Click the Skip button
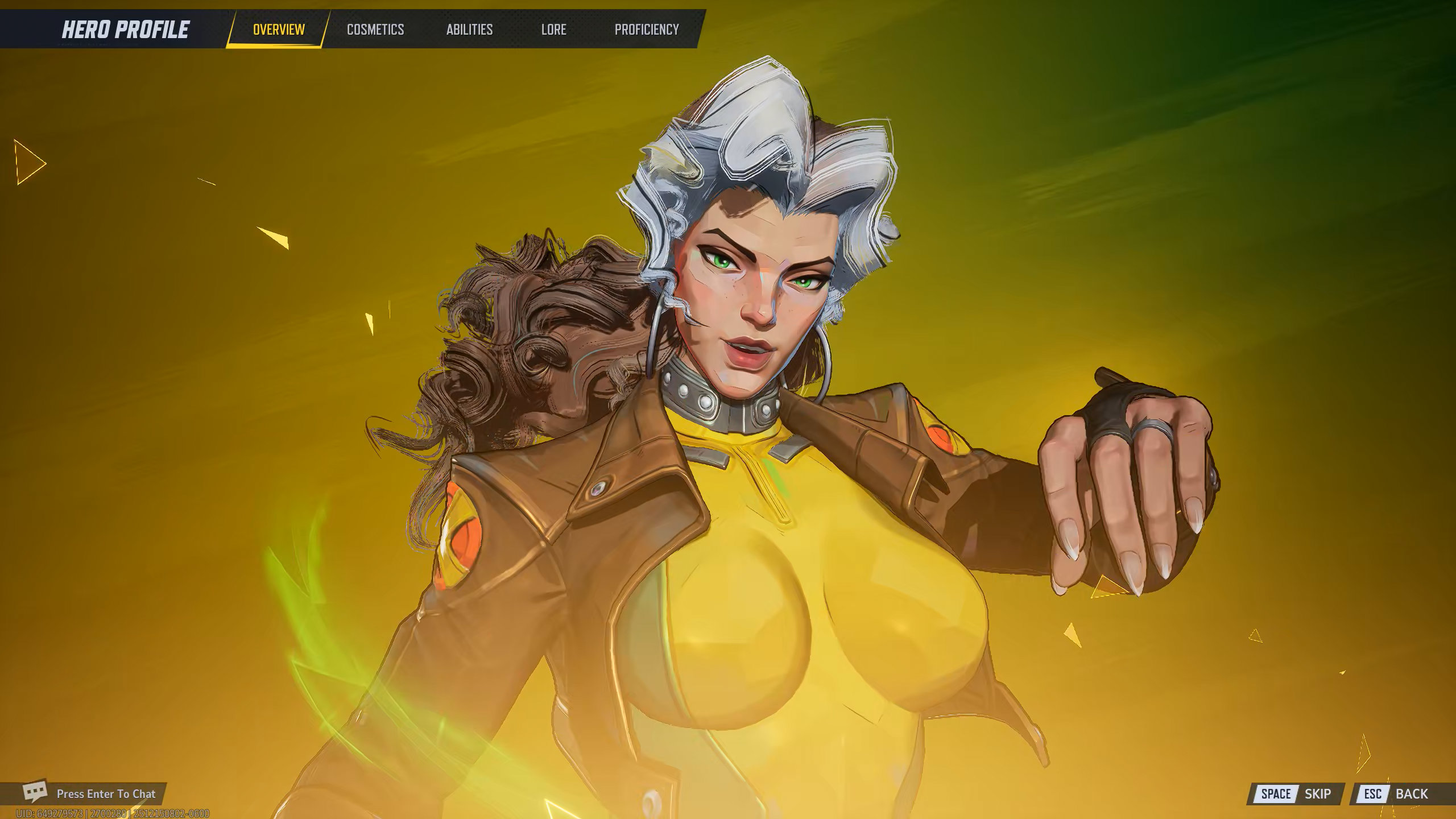Screen dimensions: 1456x819 coord(1296,793)
